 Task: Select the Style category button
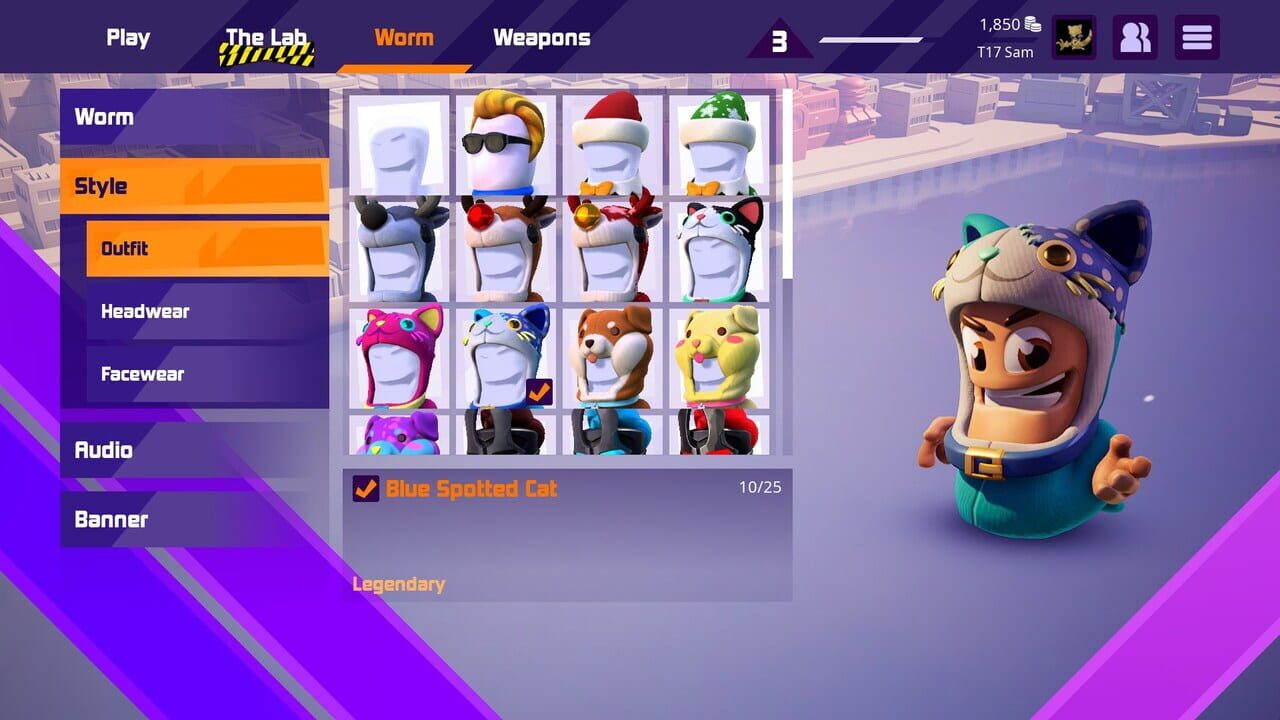(x=104, y=185)
